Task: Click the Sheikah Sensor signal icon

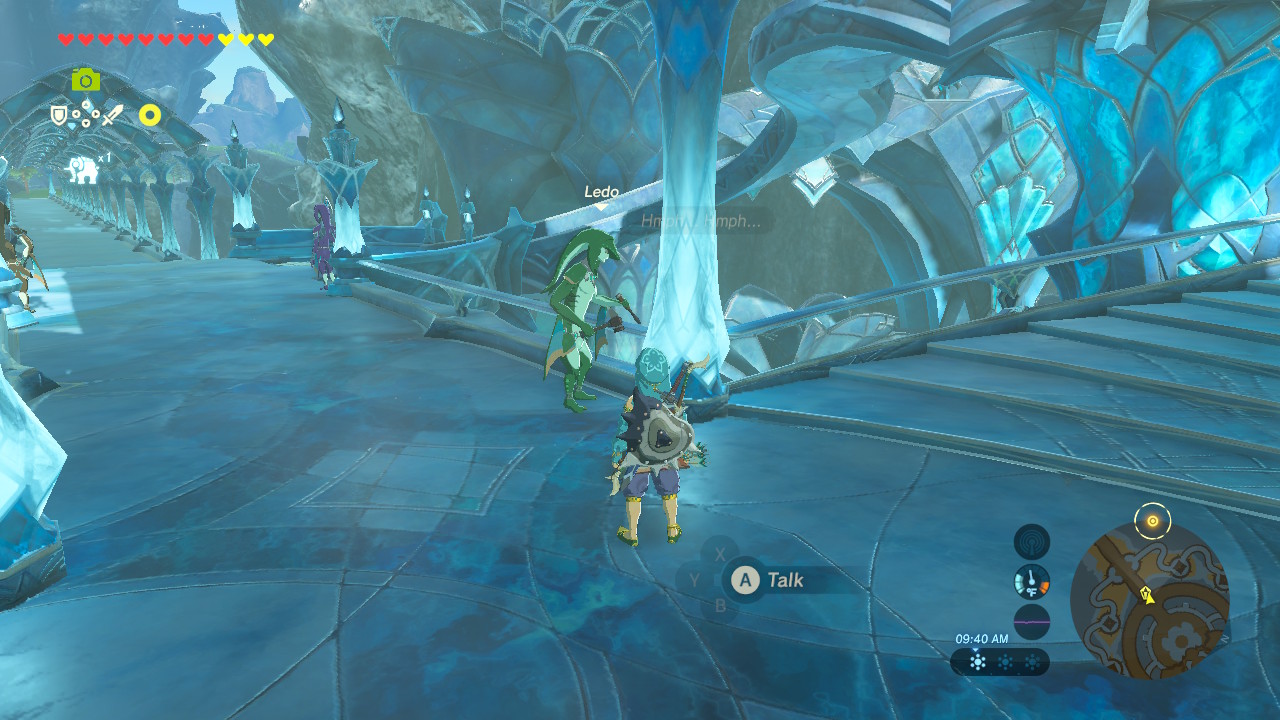Action: tap(1031, 542)
